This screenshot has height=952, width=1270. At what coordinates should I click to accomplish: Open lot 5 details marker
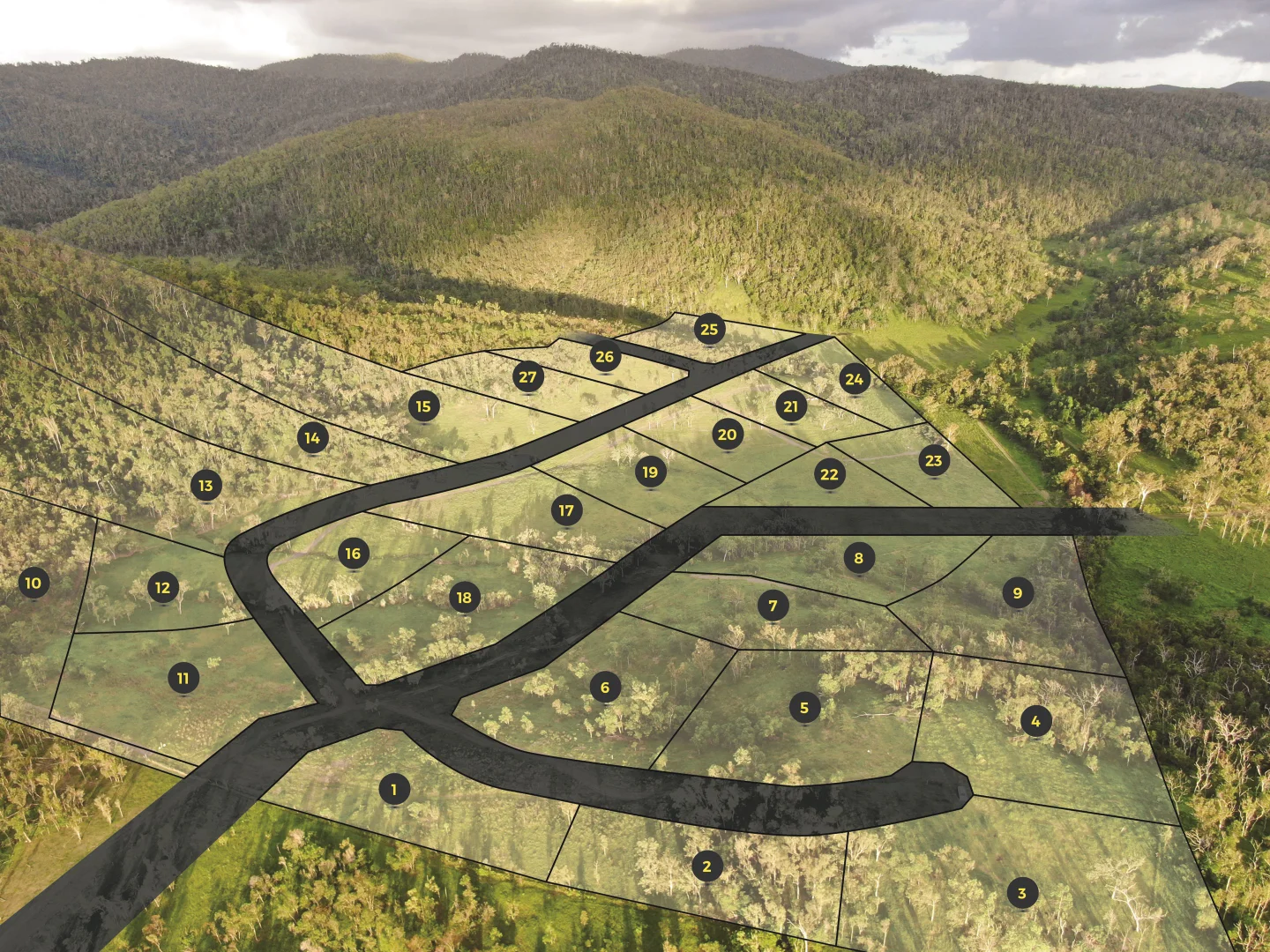point(804,707)
